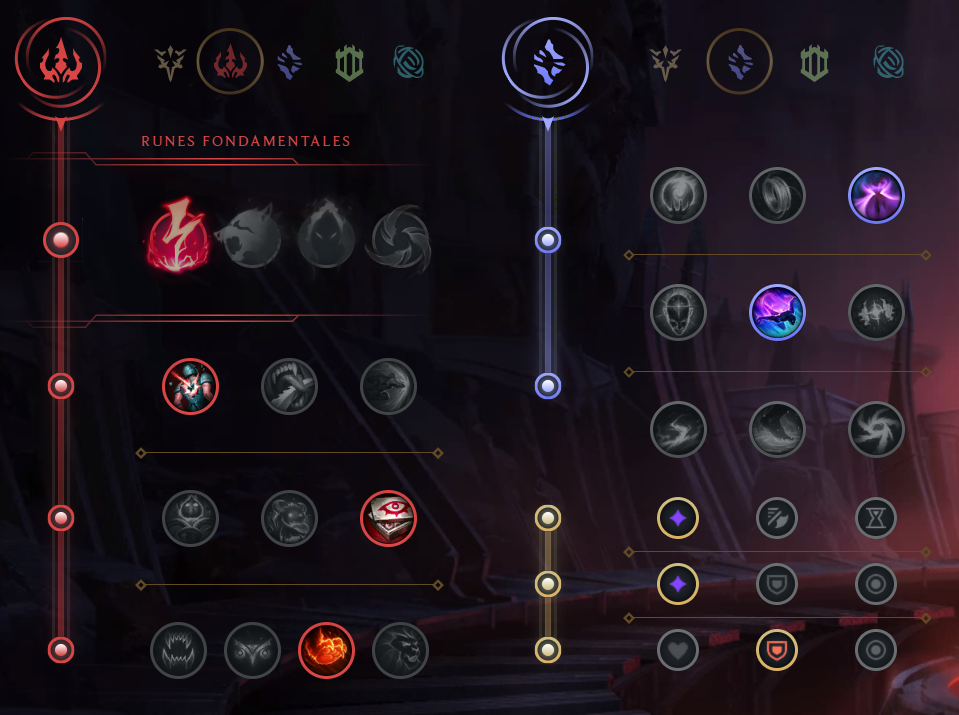Select the heart-shaped health stat shard
This screenshot has height=715, width=959.
pos(678,650)
